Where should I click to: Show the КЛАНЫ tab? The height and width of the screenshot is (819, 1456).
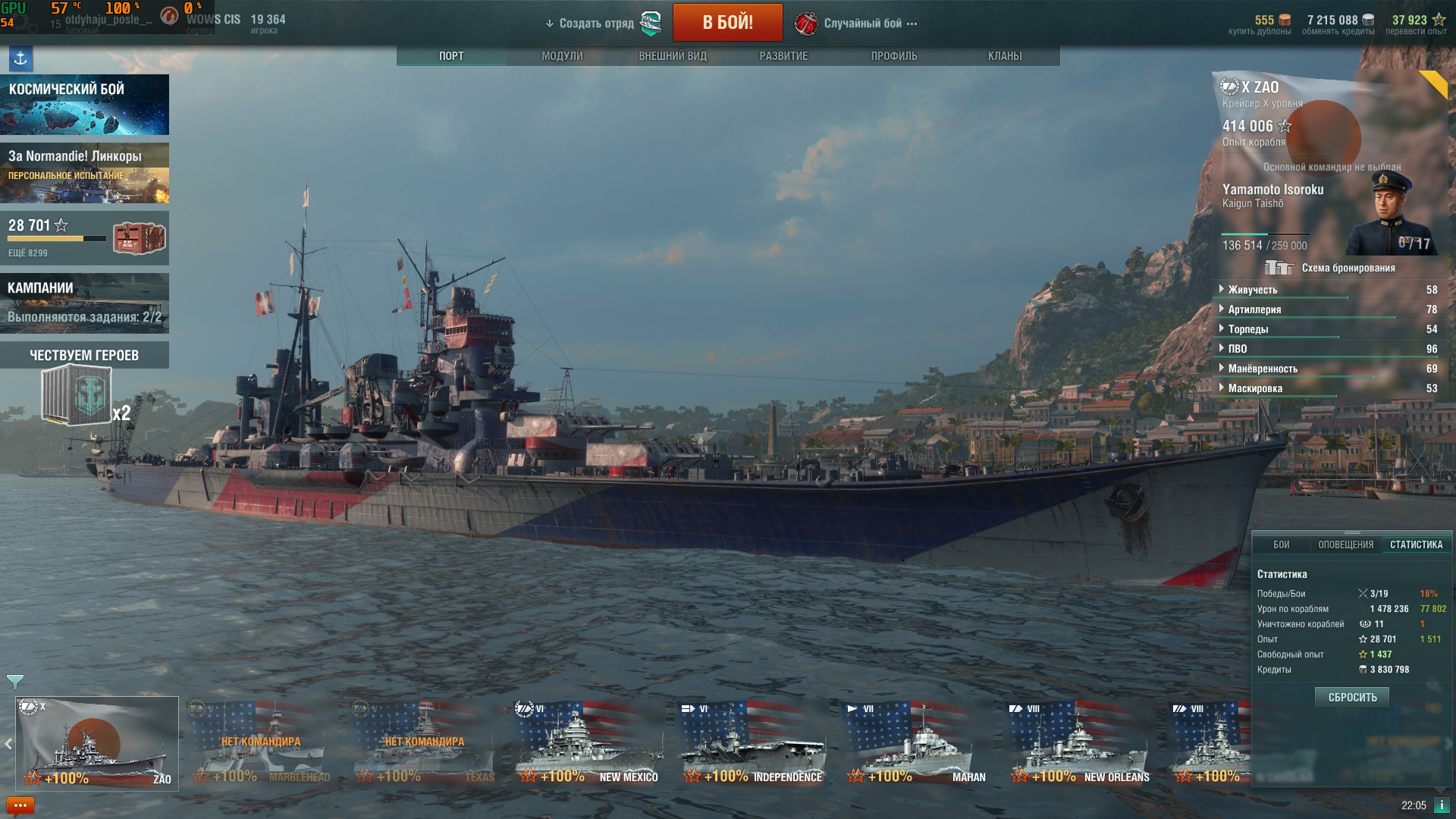1005,56
